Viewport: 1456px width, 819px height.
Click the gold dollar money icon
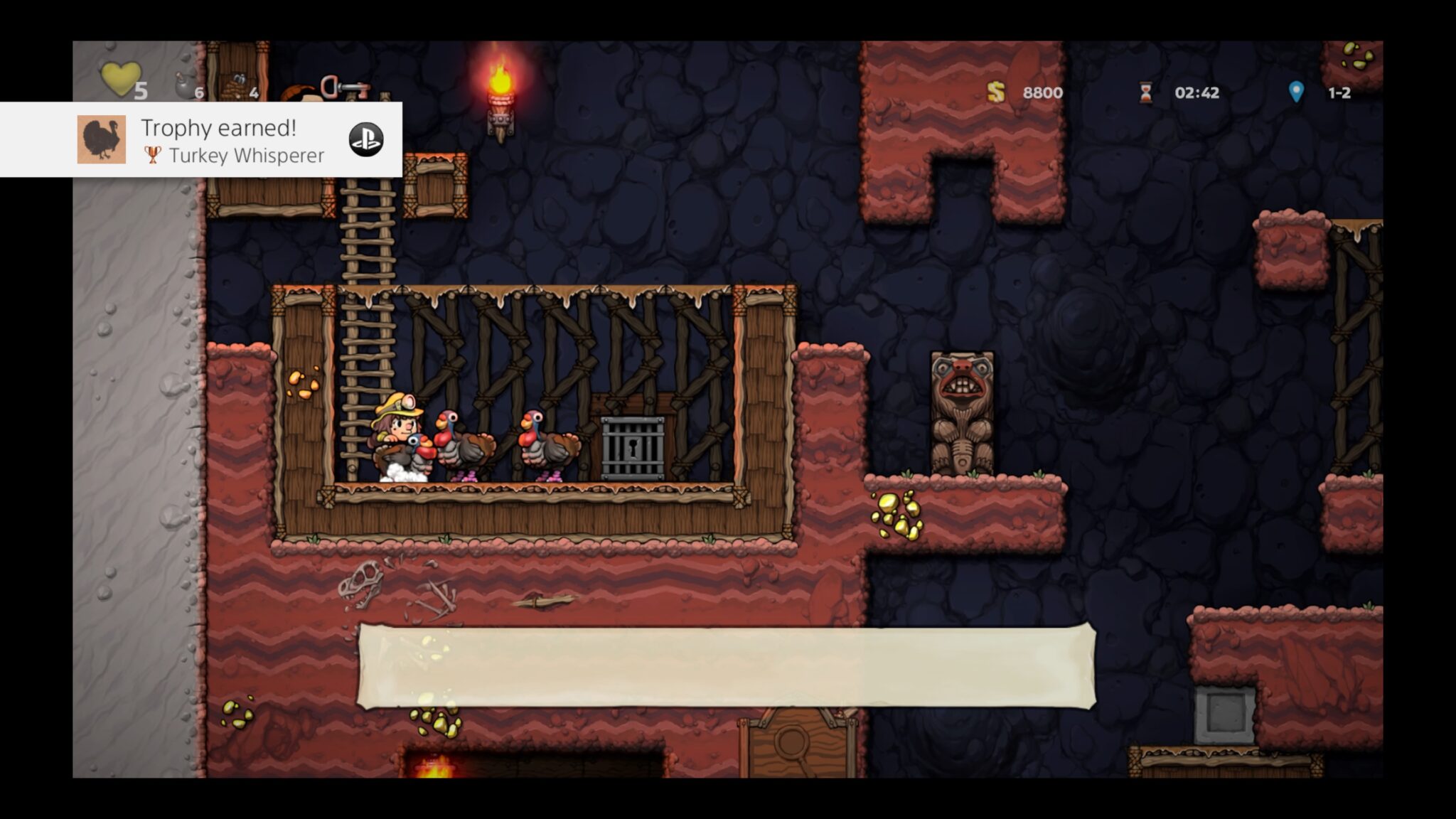[994, 92]
